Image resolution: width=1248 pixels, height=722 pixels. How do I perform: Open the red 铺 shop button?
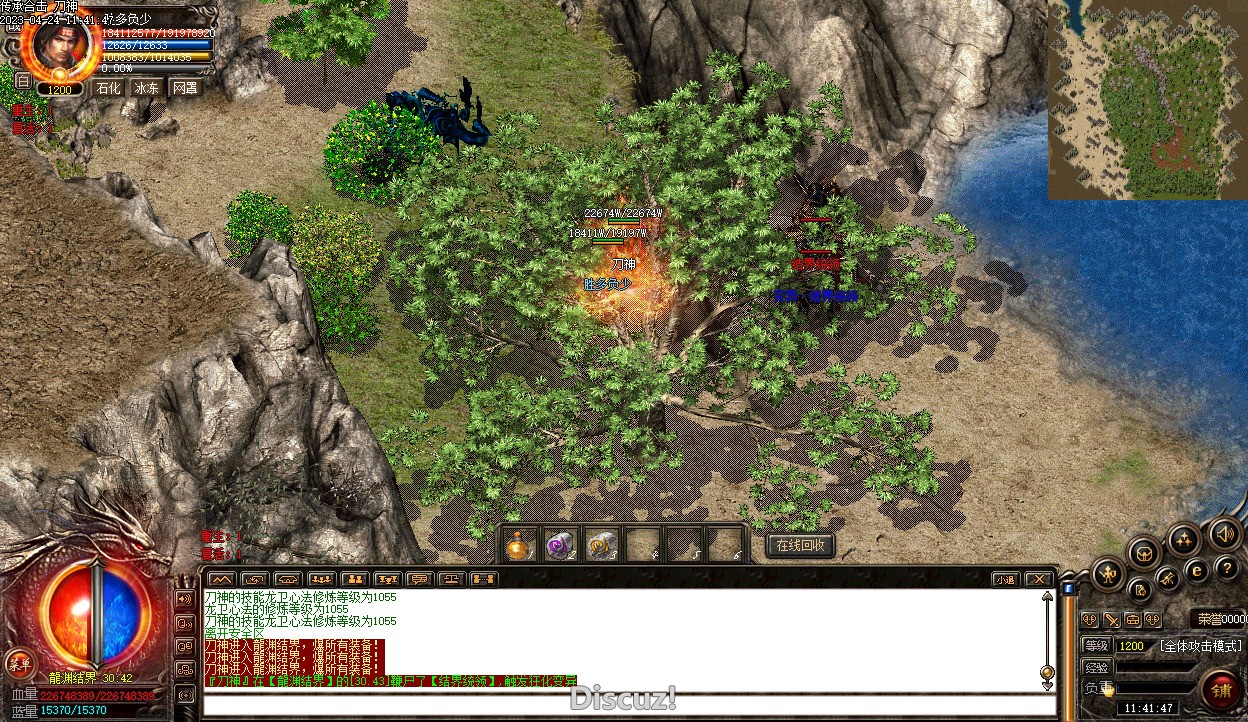click(x=1221, y=690)
